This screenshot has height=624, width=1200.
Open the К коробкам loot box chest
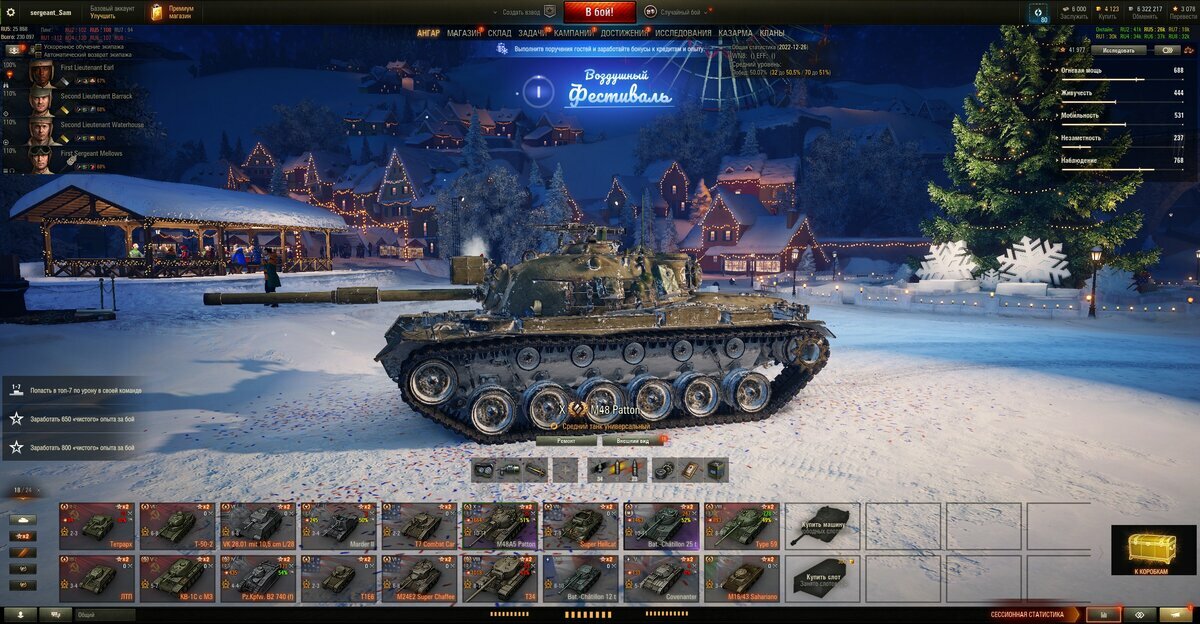1153,550
